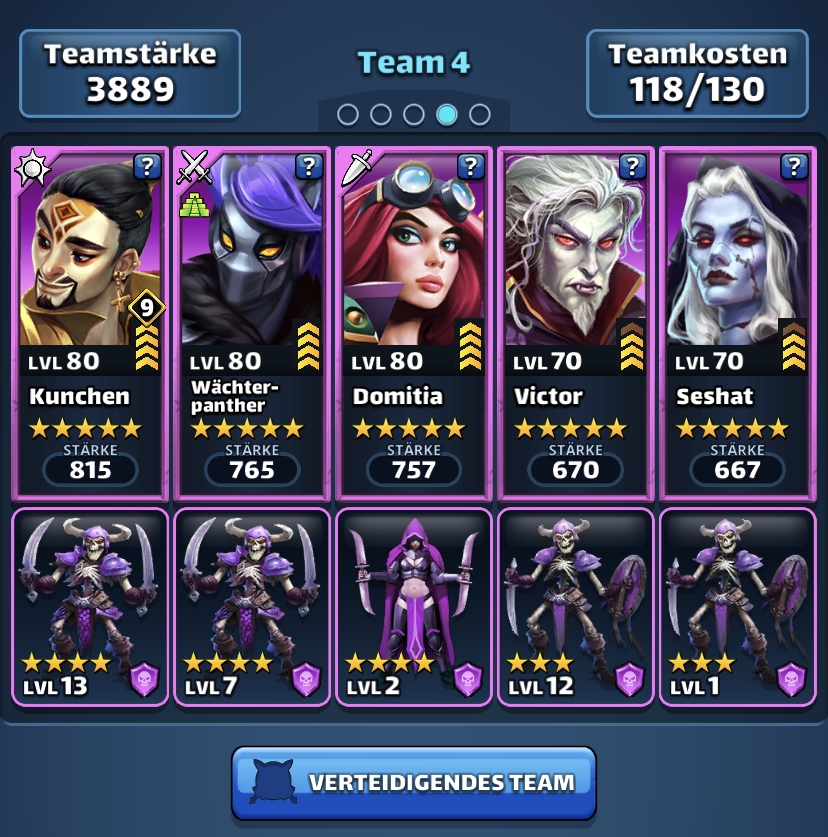828x837 pixels.
Task: Choose the level 7 skeleton troop
Action: [x=252, y=606]
